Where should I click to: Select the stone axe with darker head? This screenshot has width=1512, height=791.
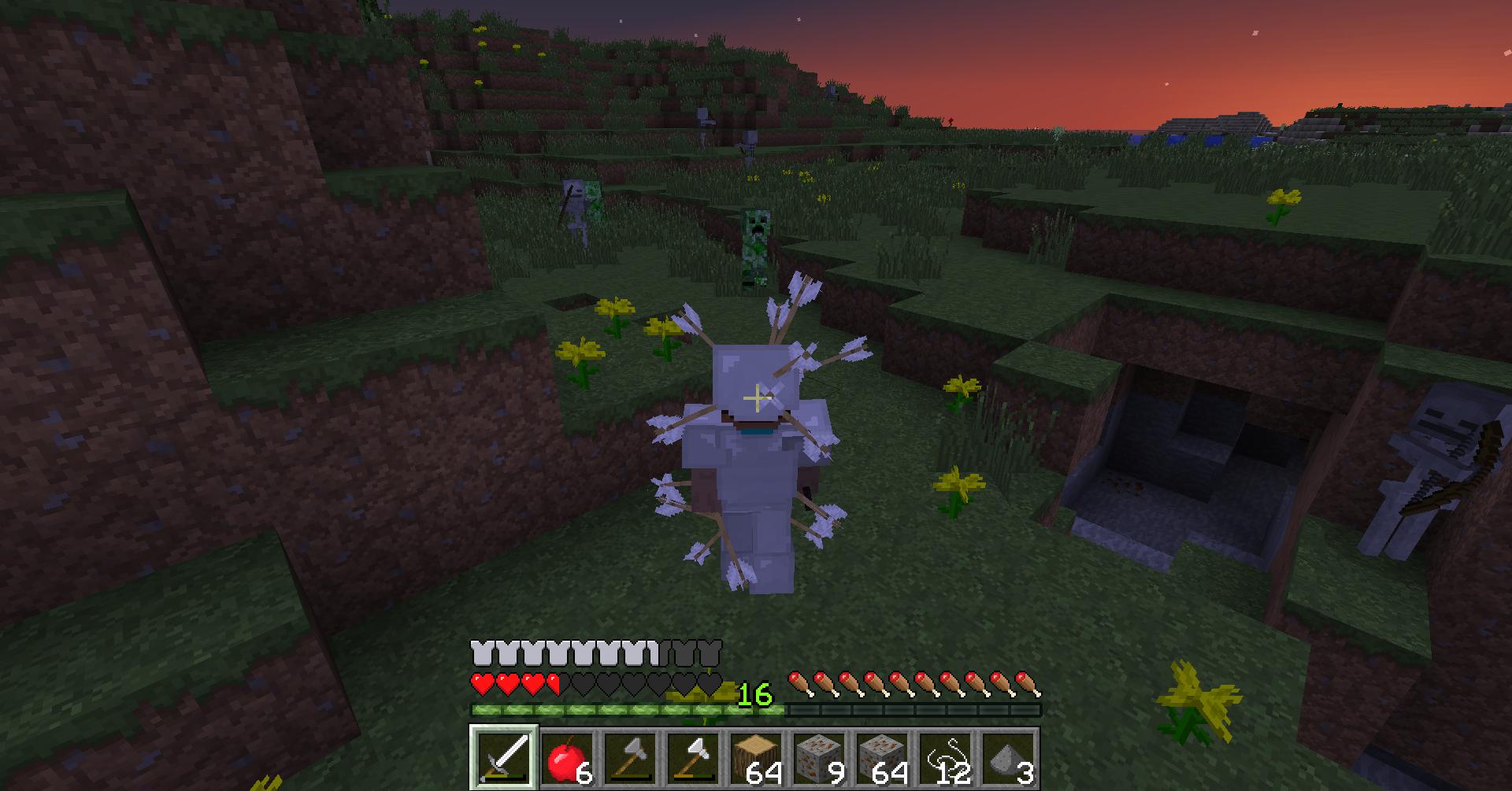631,758
